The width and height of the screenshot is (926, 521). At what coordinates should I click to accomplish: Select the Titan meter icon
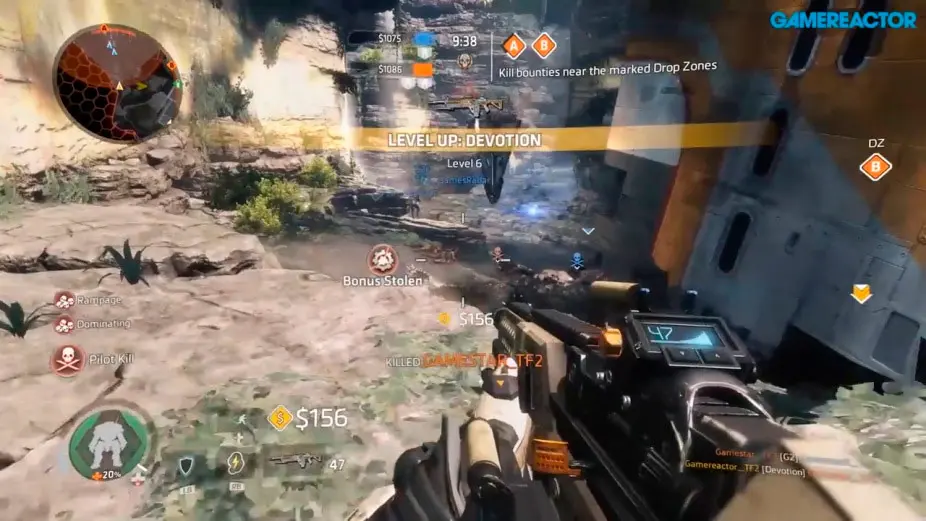[x=110, y=444]
